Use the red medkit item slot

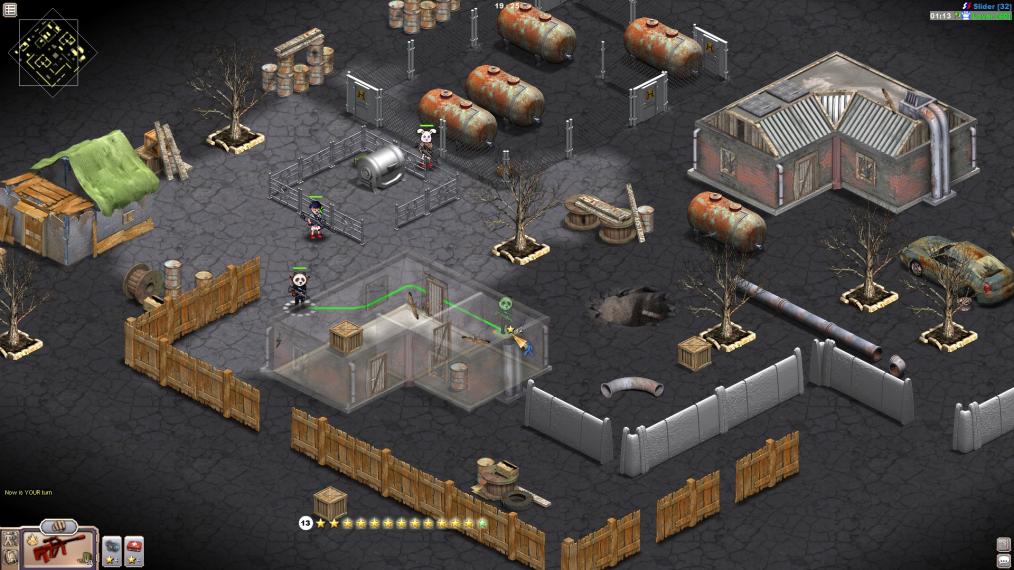[133, 547]
